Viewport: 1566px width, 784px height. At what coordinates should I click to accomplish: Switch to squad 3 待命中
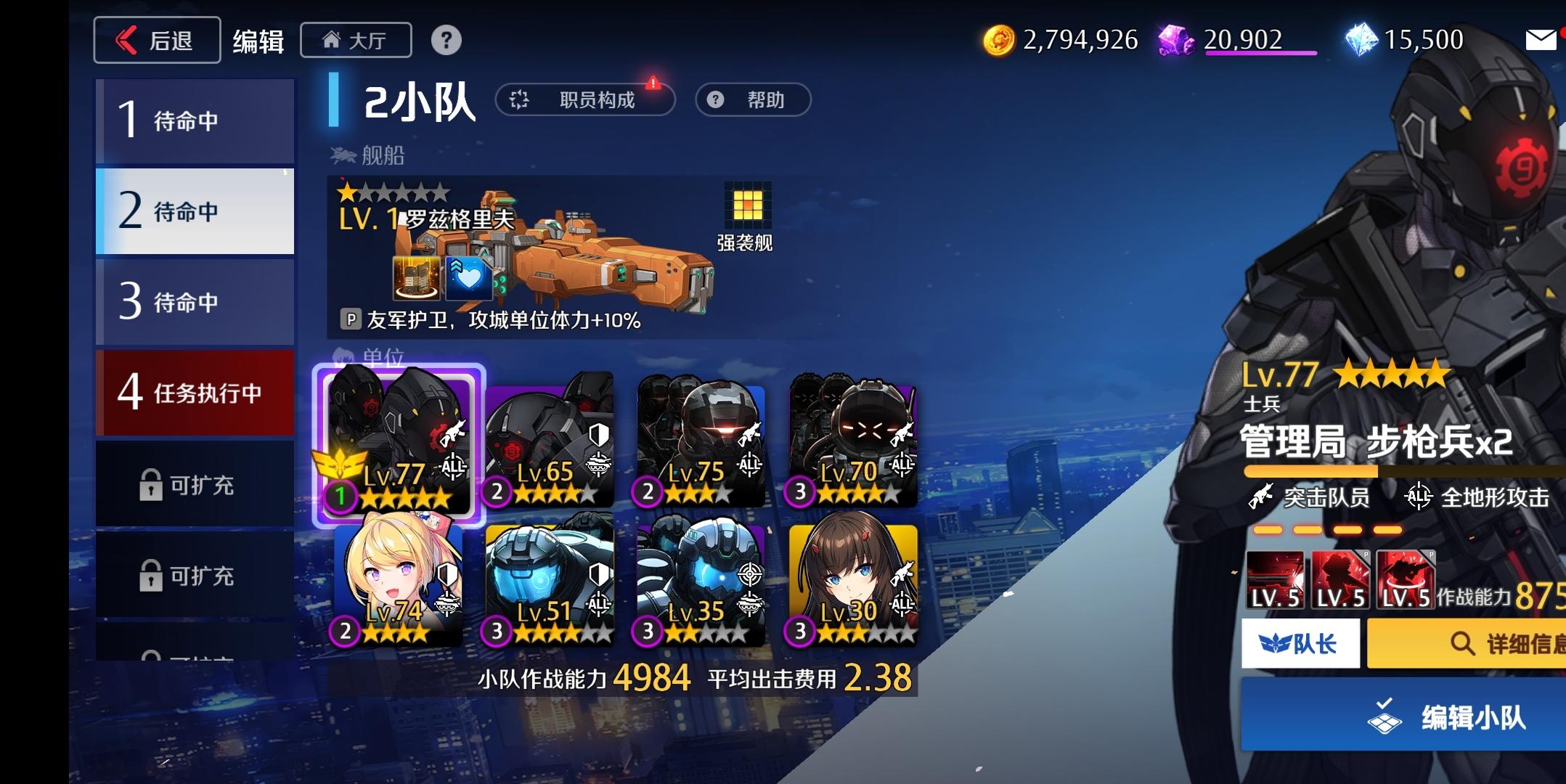[x=194, y=301]
